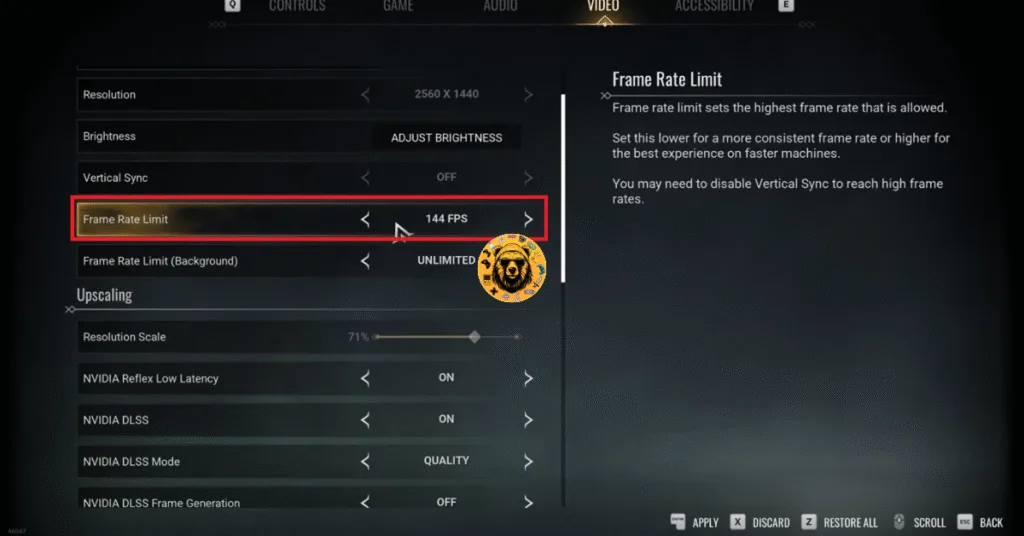Viewport: 1024px width, 536px height.
Task: Switch to the Audio tab
Action: [x=500, y=6]
